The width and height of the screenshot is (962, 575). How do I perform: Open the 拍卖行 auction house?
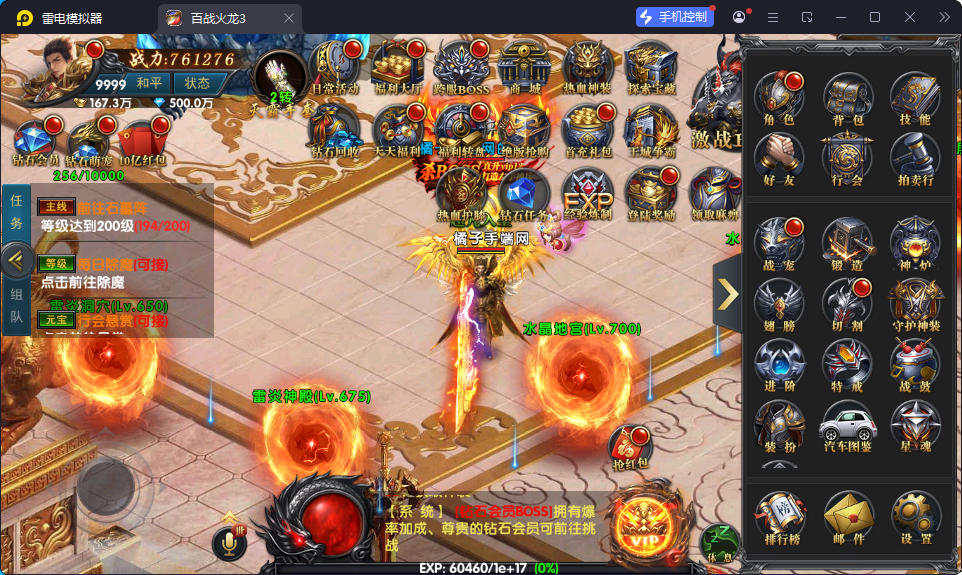(x=915, y=160)
